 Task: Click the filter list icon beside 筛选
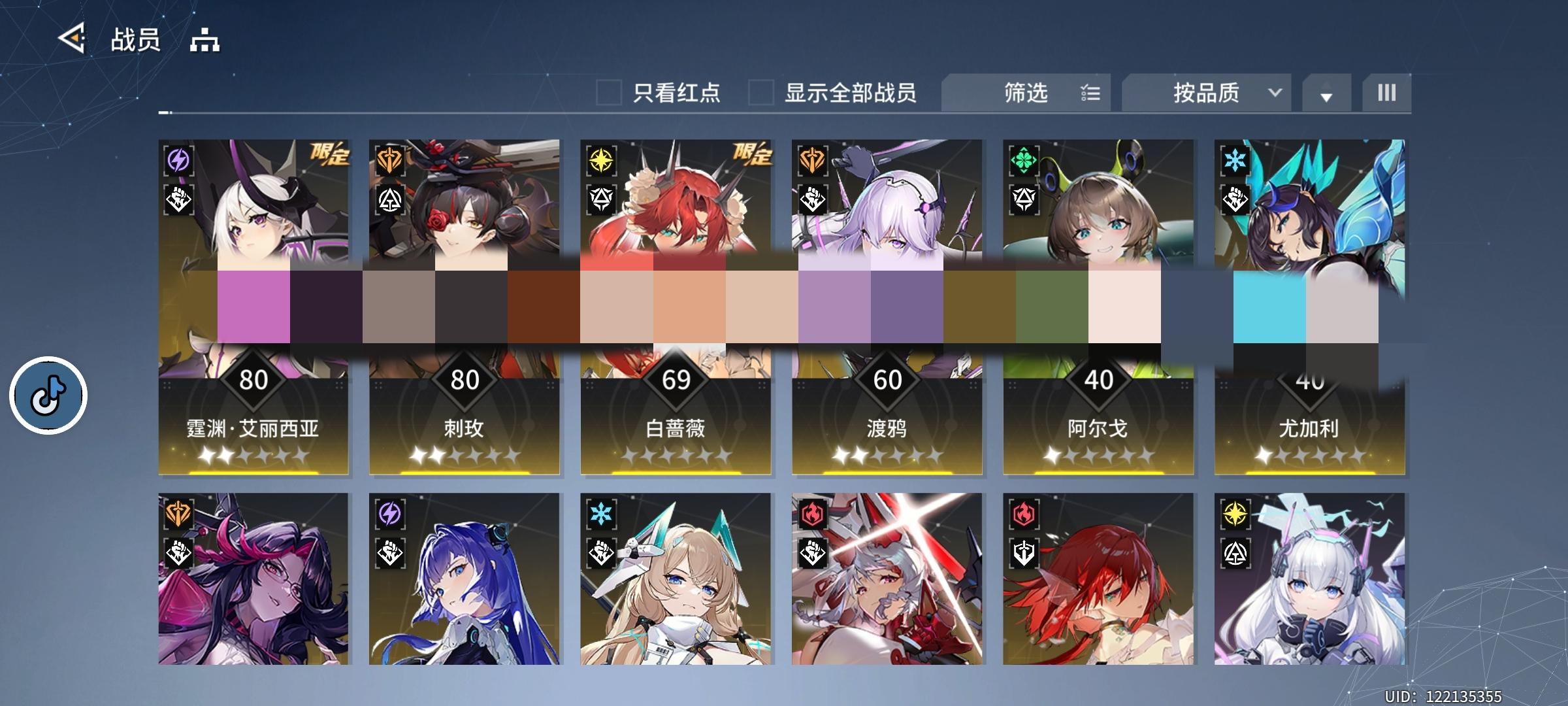click(x=1090, y=93)
